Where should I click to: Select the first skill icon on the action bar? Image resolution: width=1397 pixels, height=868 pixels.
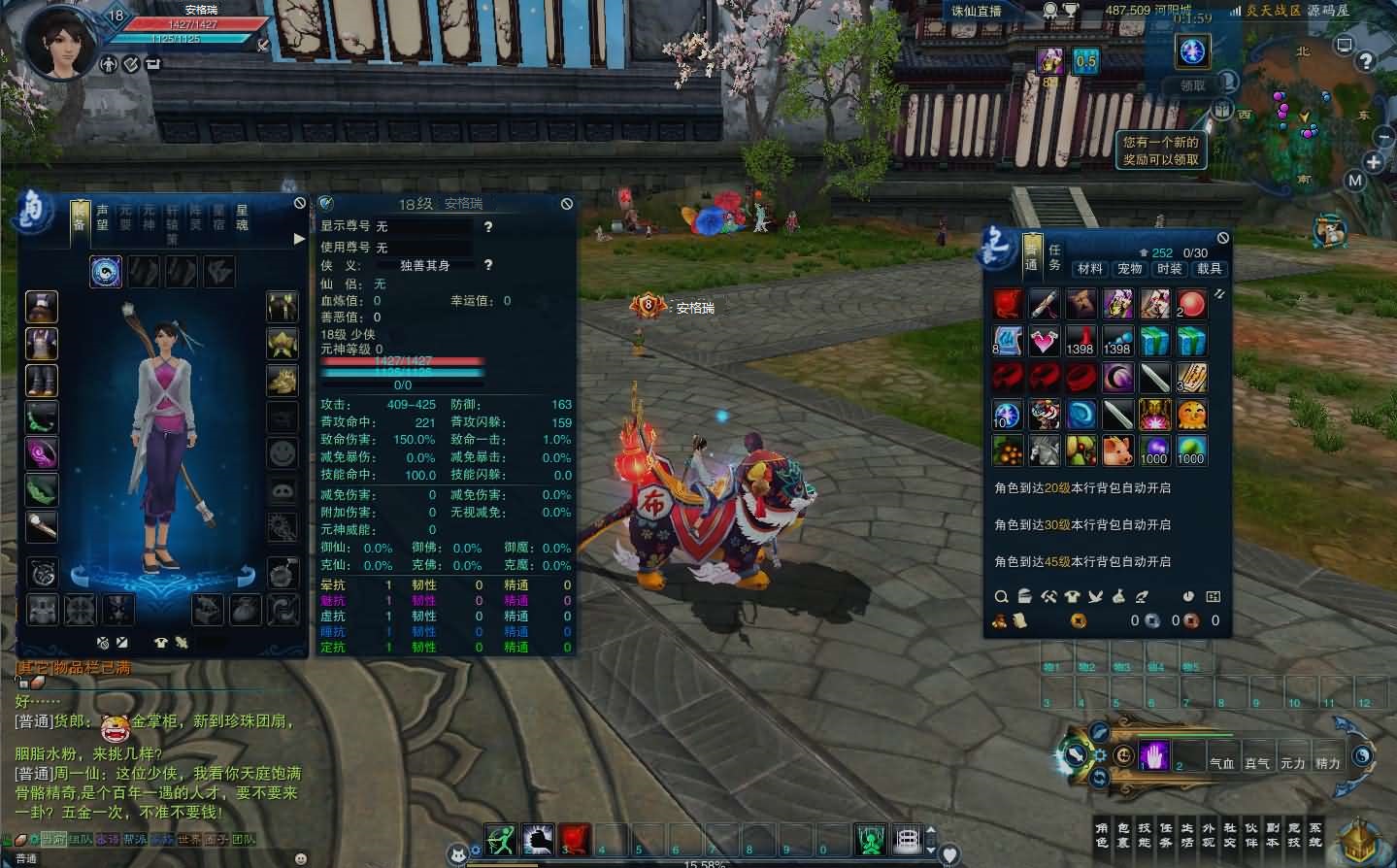(500, 837)
